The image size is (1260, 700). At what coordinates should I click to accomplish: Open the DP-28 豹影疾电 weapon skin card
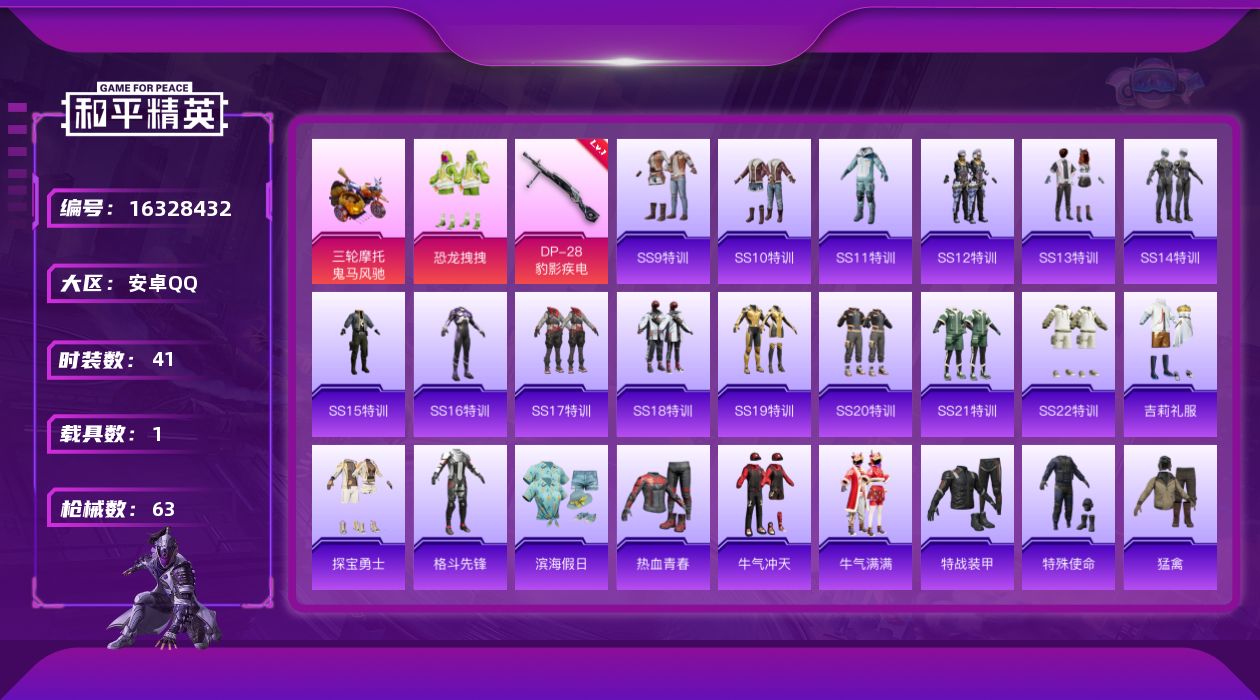(561, 211)
